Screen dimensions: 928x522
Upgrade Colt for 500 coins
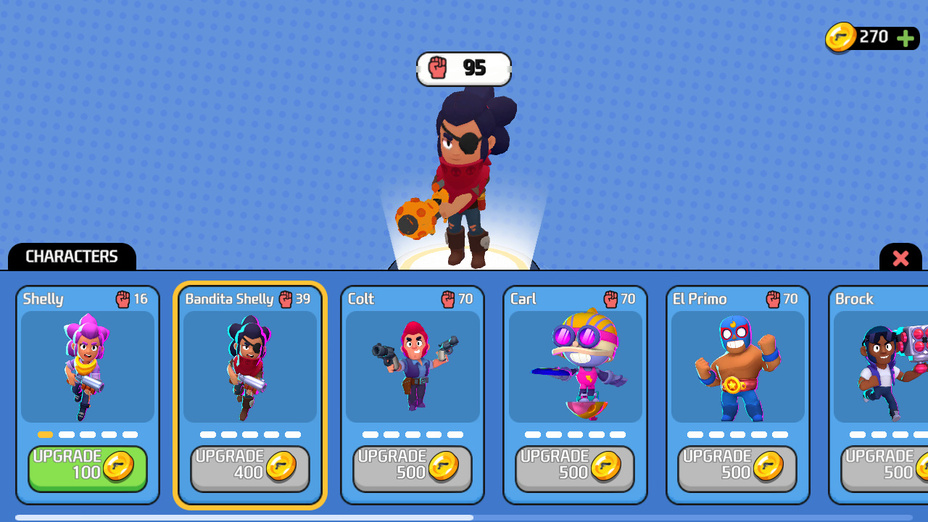pos(412,468)
